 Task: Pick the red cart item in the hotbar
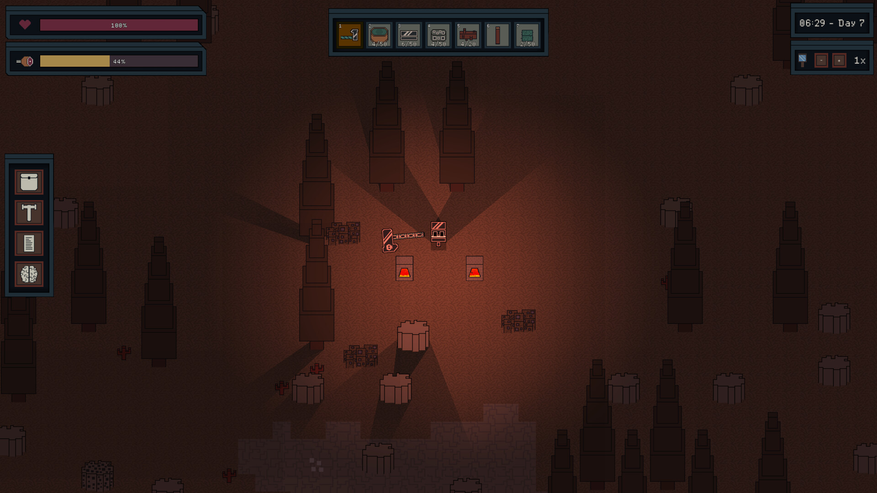(468, 35)
